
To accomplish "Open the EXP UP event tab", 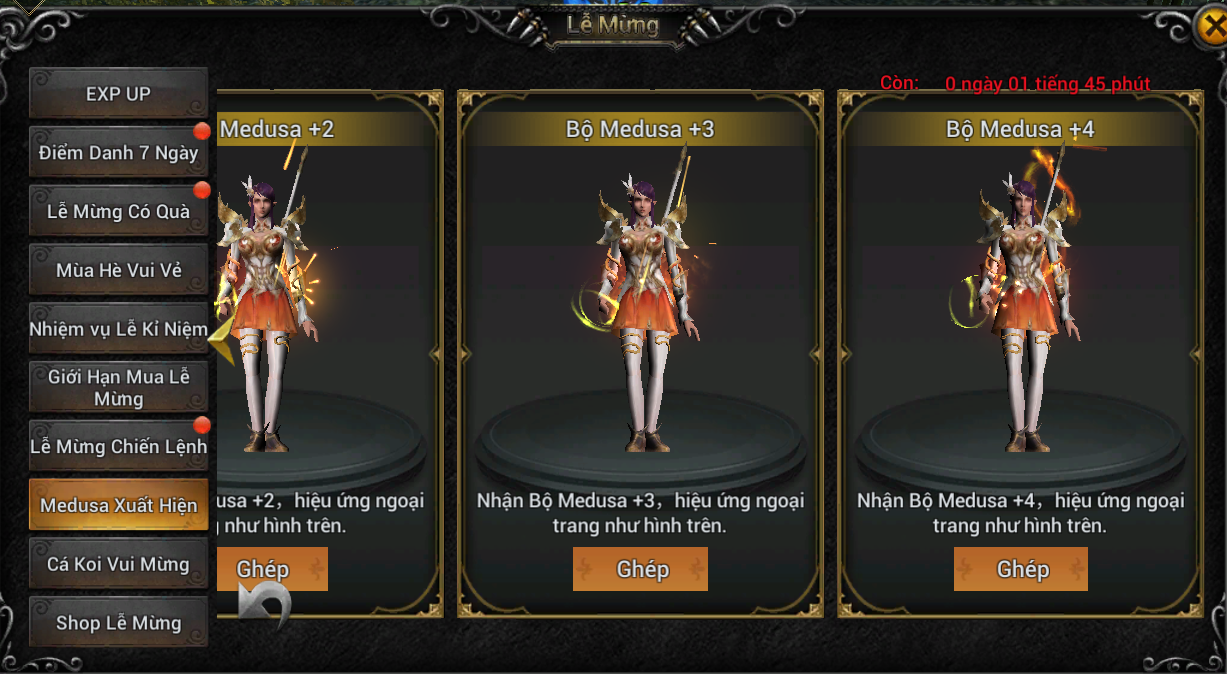I will tap(118, 94).
